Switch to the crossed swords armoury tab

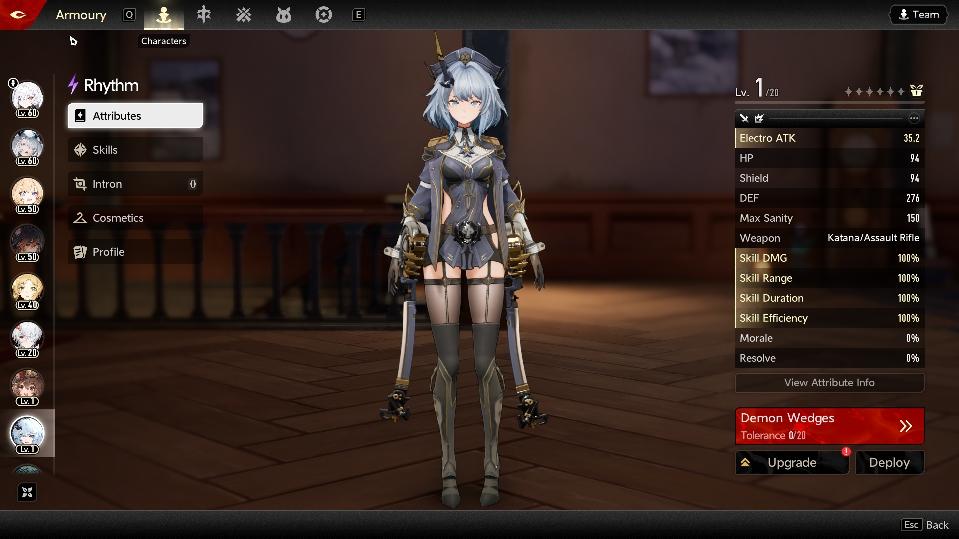click(x=244, y=15)
